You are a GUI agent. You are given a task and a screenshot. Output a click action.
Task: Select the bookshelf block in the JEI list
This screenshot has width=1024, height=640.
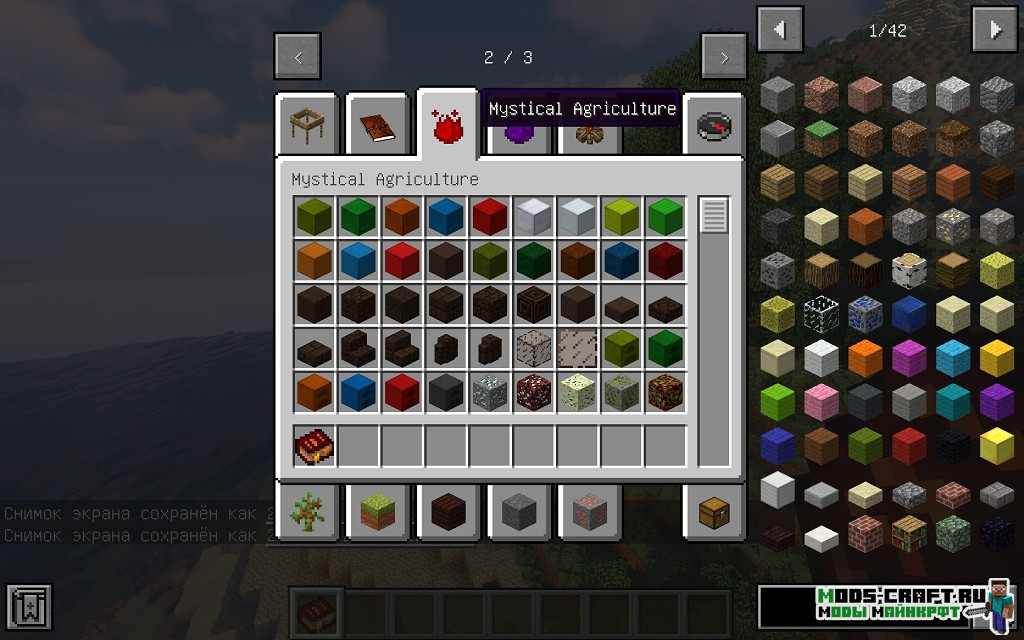coord(910,533)
